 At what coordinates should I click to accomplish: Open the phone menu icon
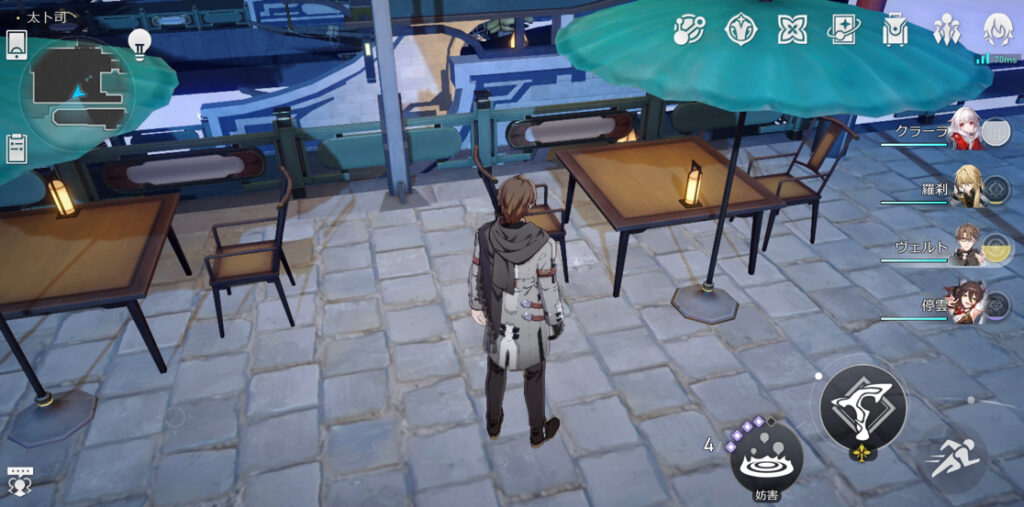click(x=17, y=43)
